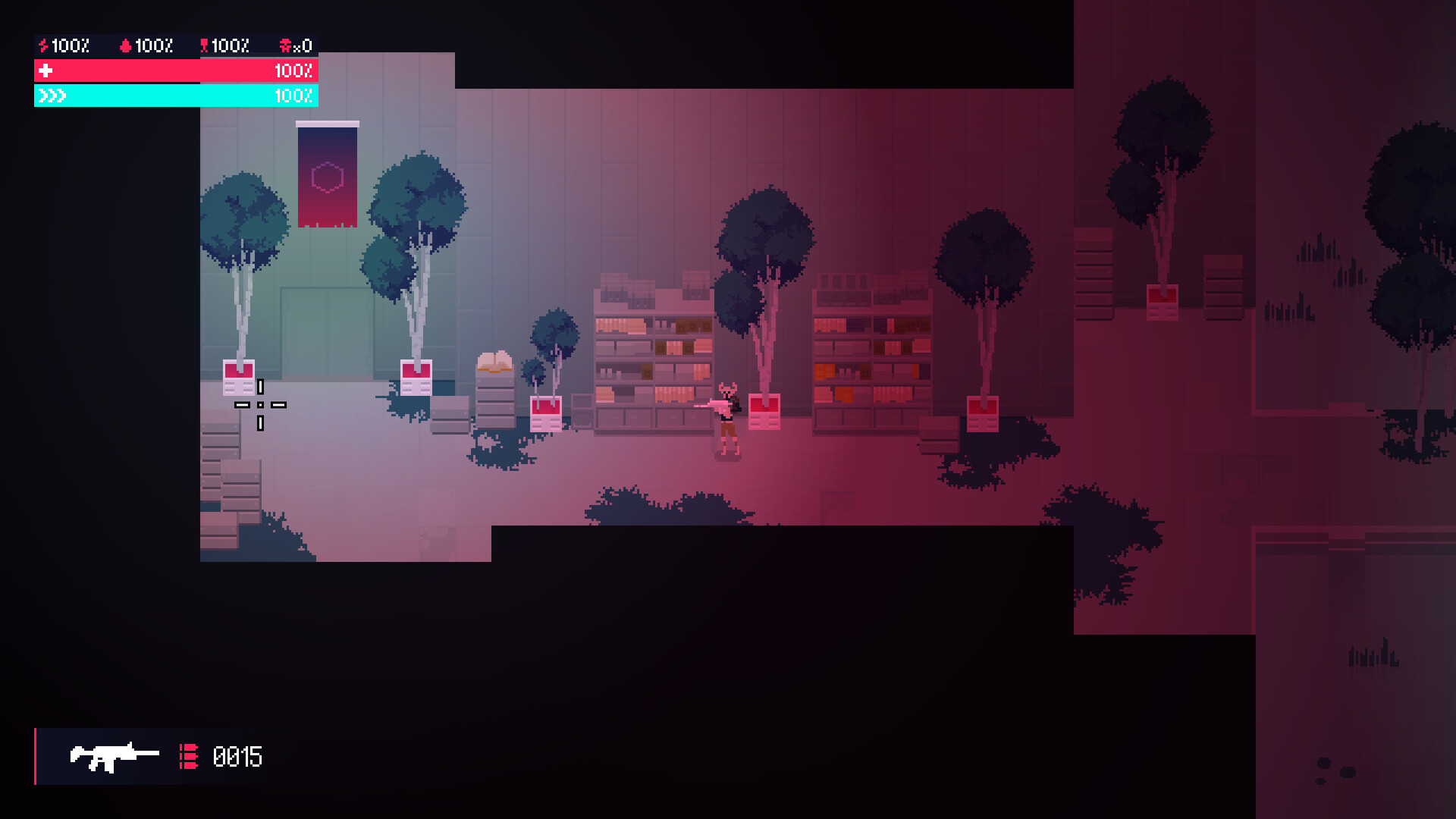Click the pink ammo magazine icon
Viewport: 1456px width, 819px height.
click(x=188, y=756)
